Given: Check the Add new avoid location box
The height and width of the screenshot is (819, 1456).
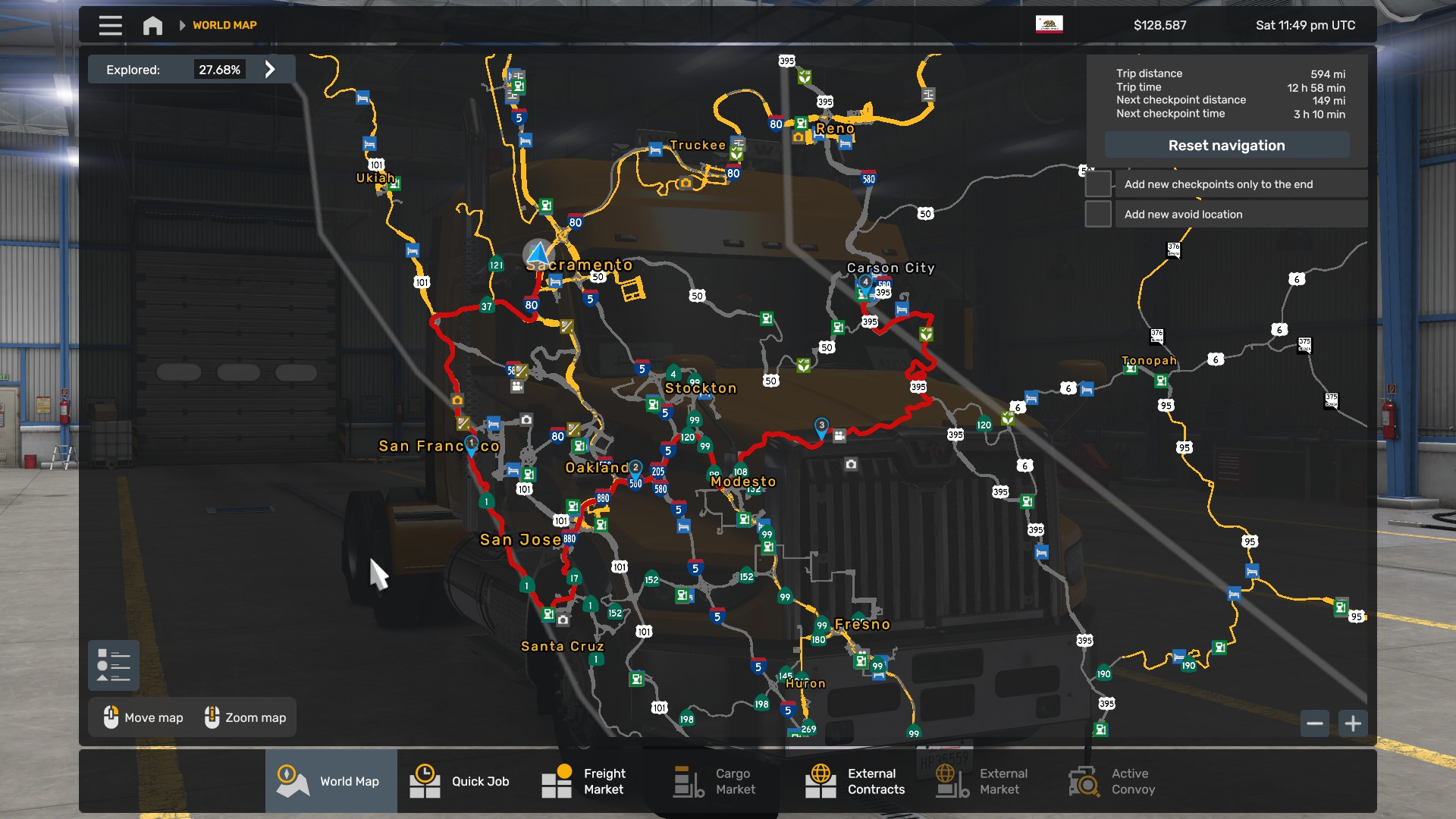Looking at the screenshot, I should point(1098,214).
